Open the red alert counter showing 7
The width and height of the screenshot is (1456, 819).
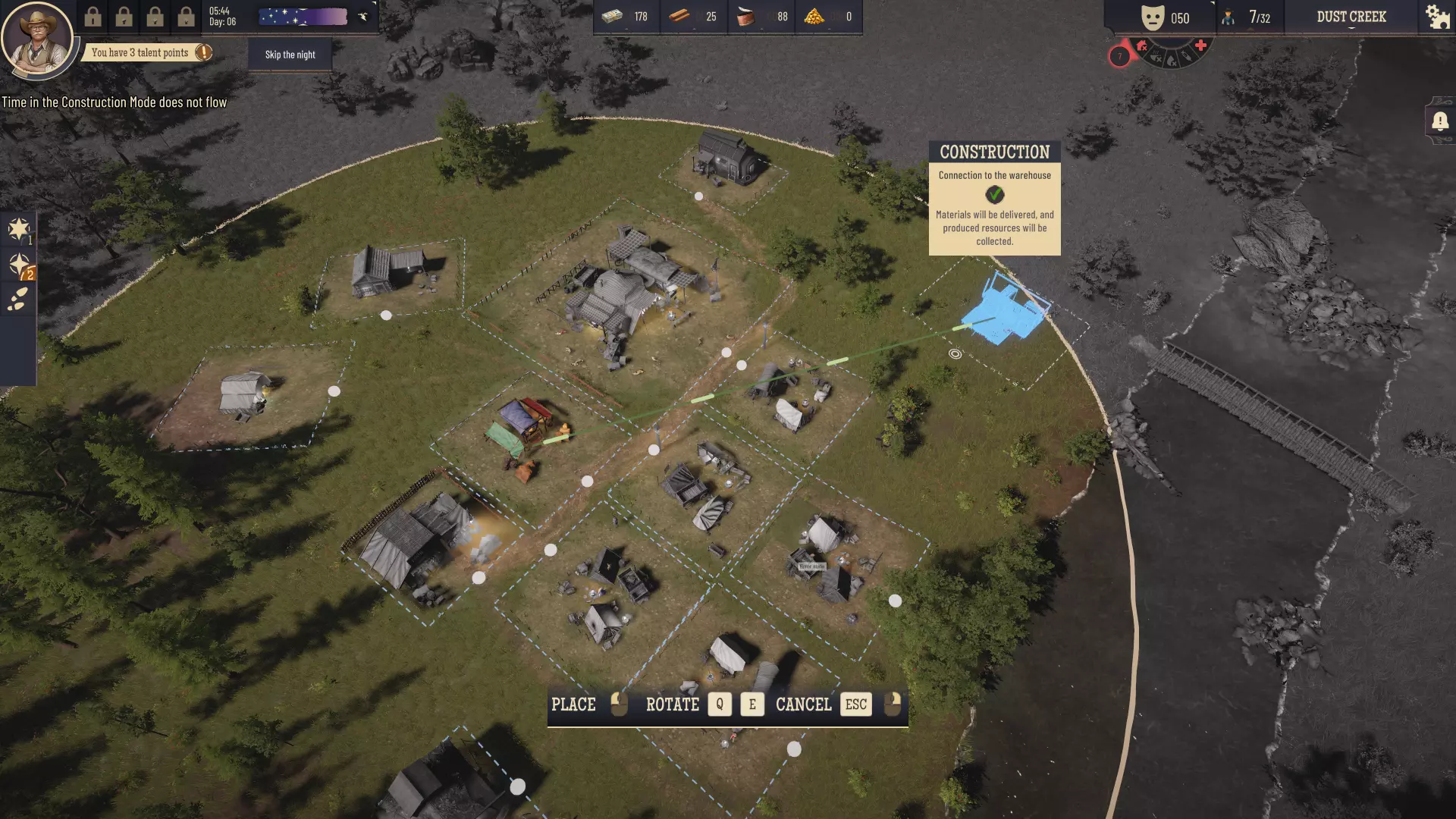tap(1120, 56)
